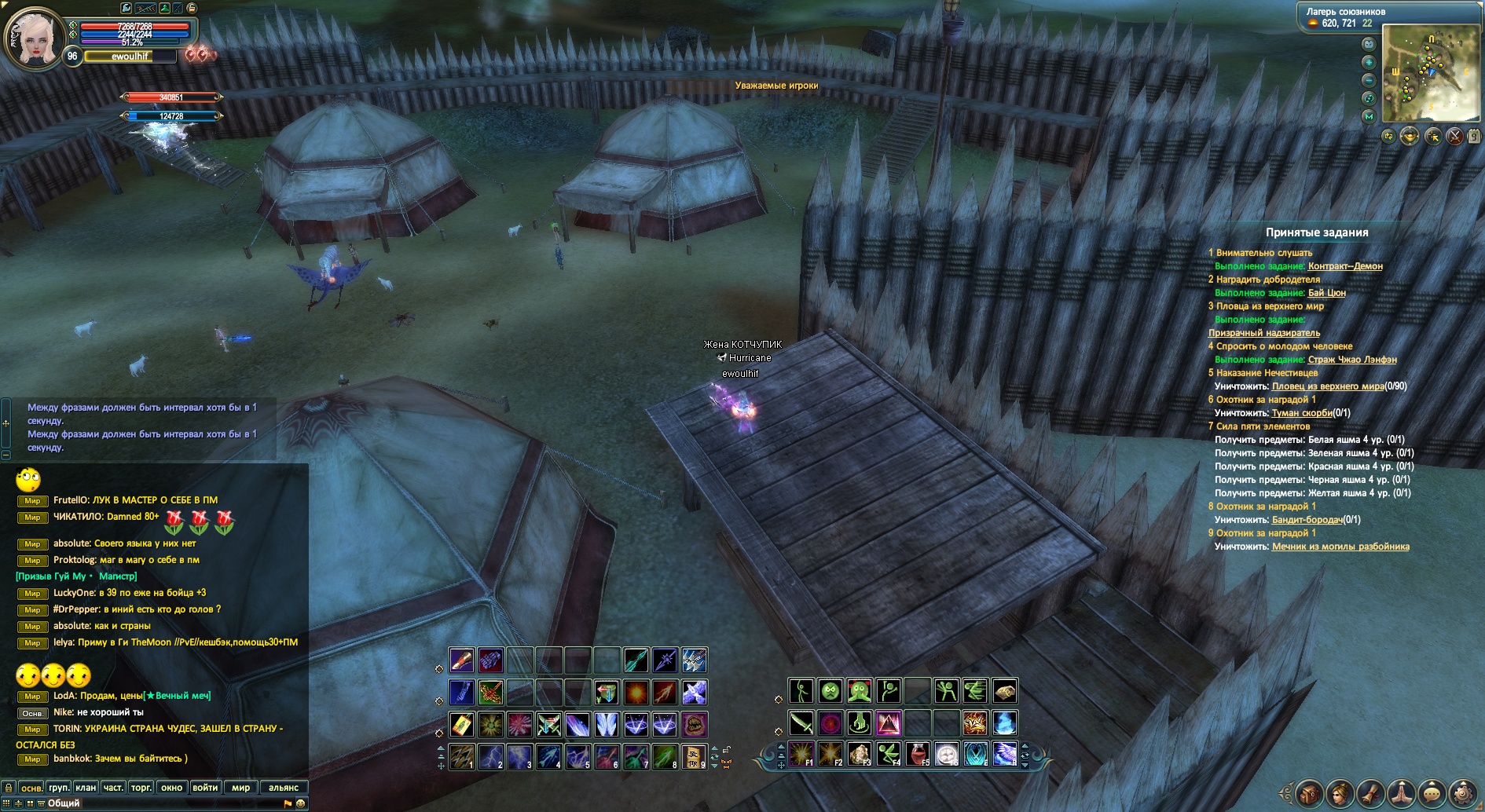Activate the wing skill in slot R
1485x812 pixels.
1004,754
